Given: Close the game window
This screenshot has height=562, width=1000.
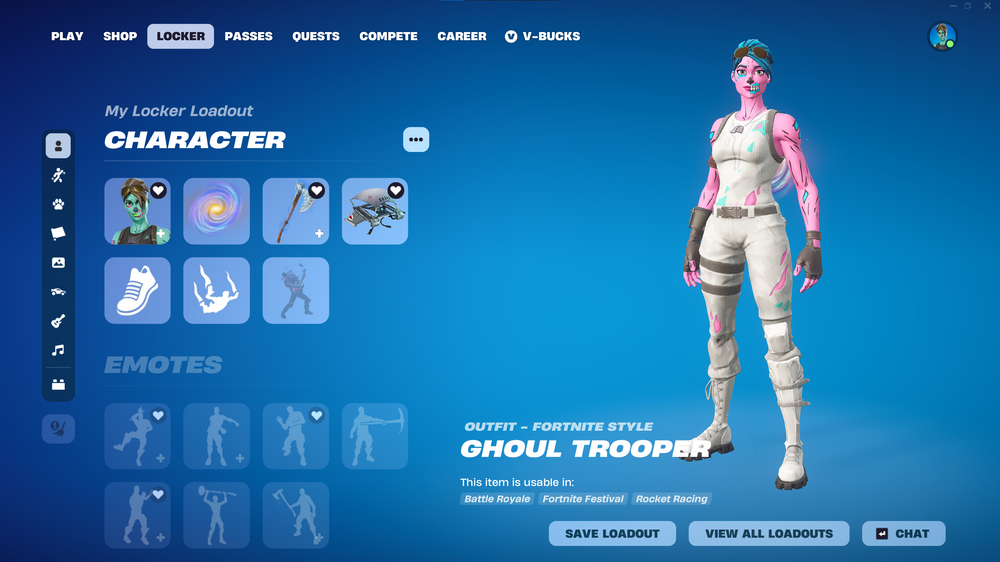Looking at the screenshot, I should pyautogui.click(x=988, y=6).
